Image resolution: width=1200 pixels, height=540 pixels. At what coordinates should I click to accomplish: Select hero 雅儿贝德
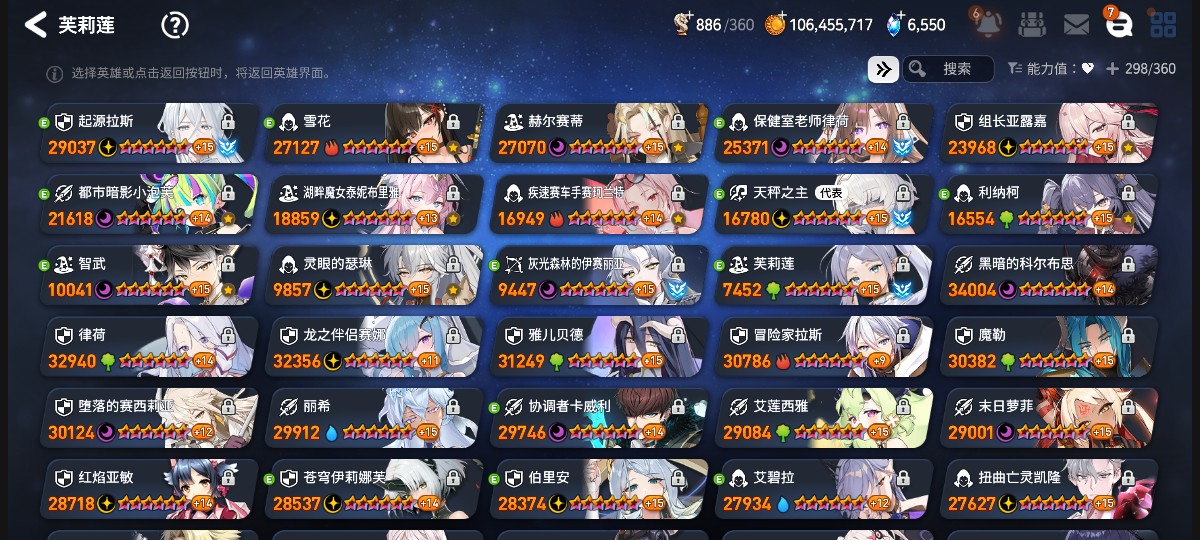point(600,346)
